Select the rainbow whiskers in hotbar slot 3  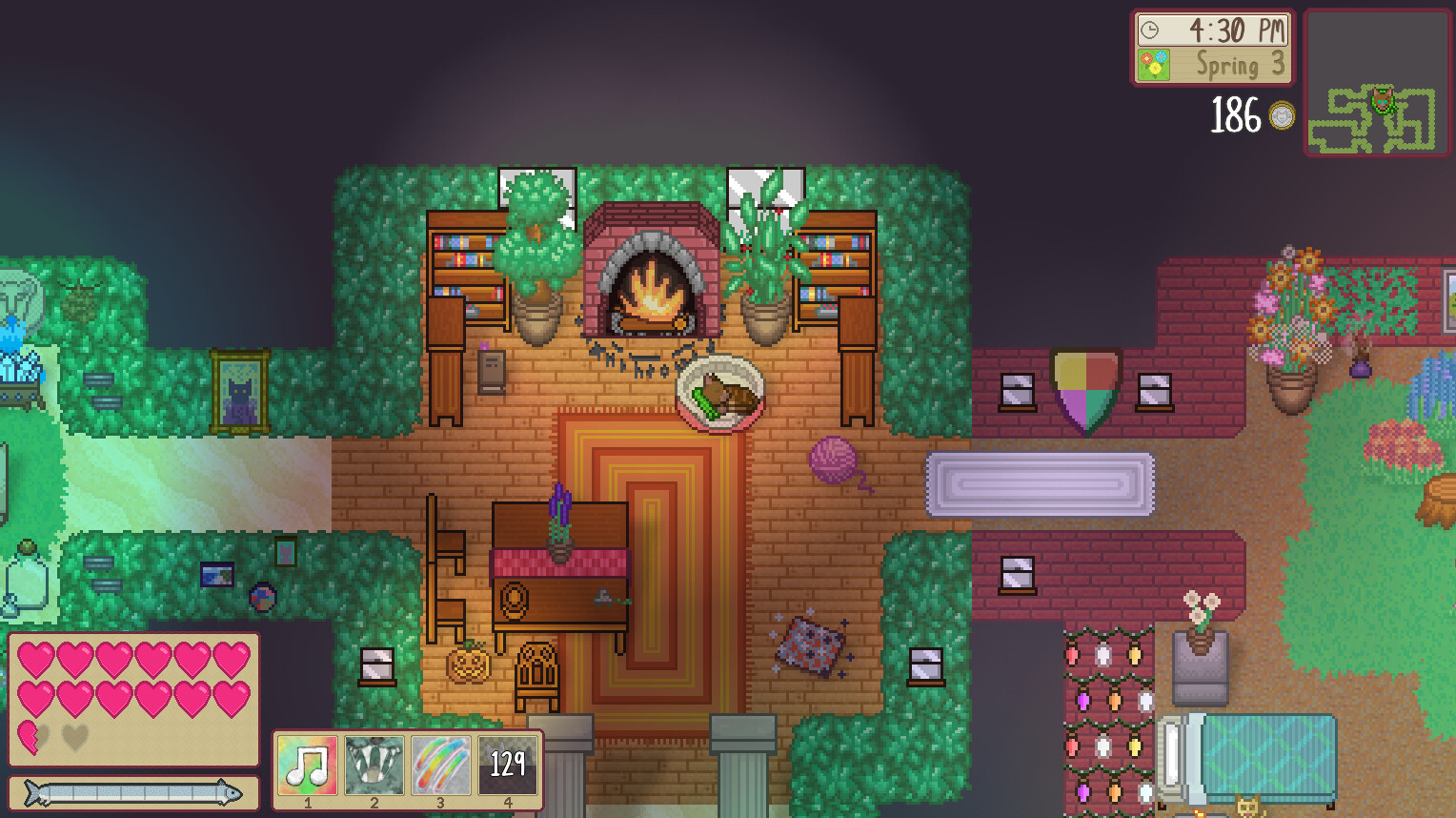[440, 765]
